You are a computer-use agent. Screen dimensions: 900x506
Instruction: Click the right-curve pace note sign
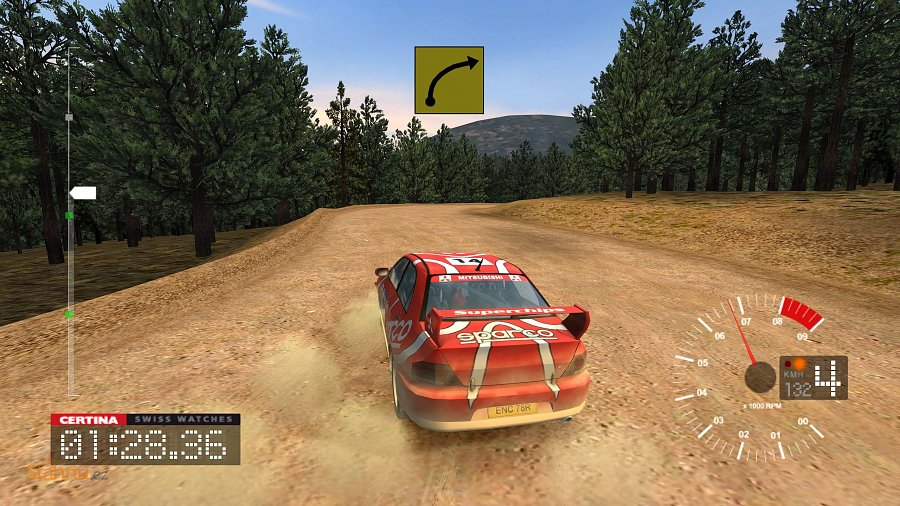click(449, 80)
